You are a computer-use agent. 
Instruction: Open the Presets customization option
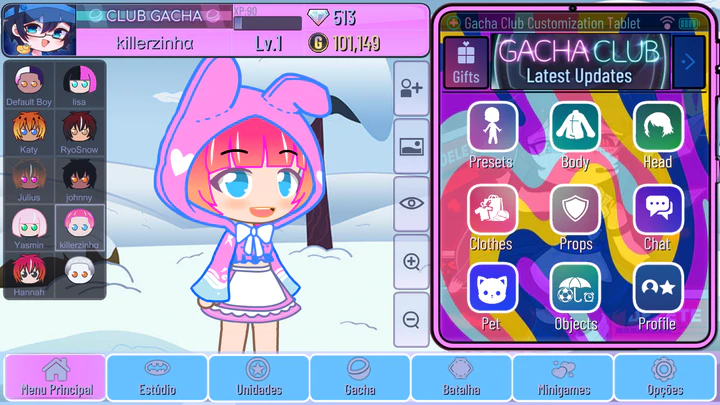[x=492, y=129]
